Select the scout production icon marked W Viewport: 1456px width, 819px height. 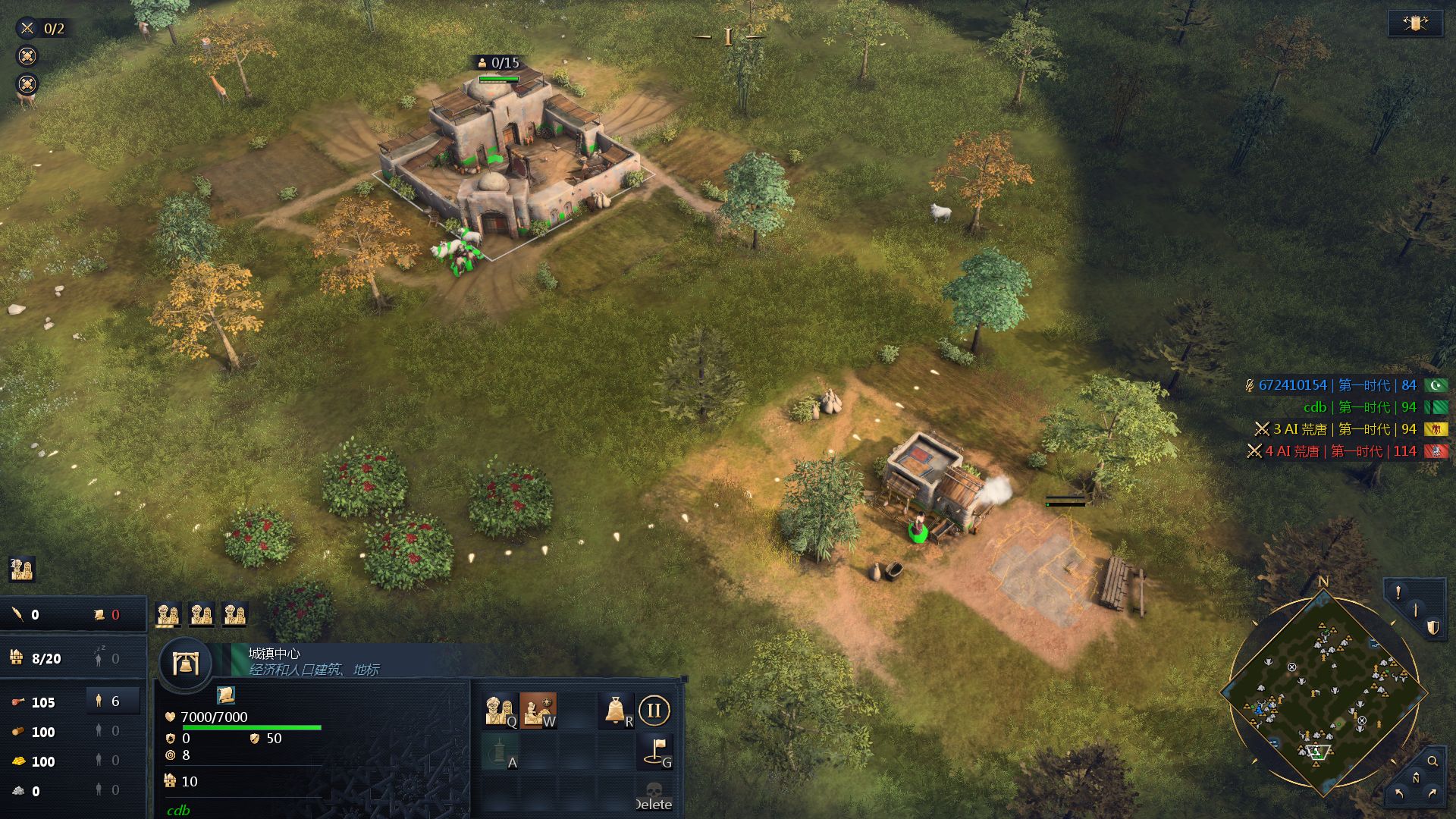[538, 711]
